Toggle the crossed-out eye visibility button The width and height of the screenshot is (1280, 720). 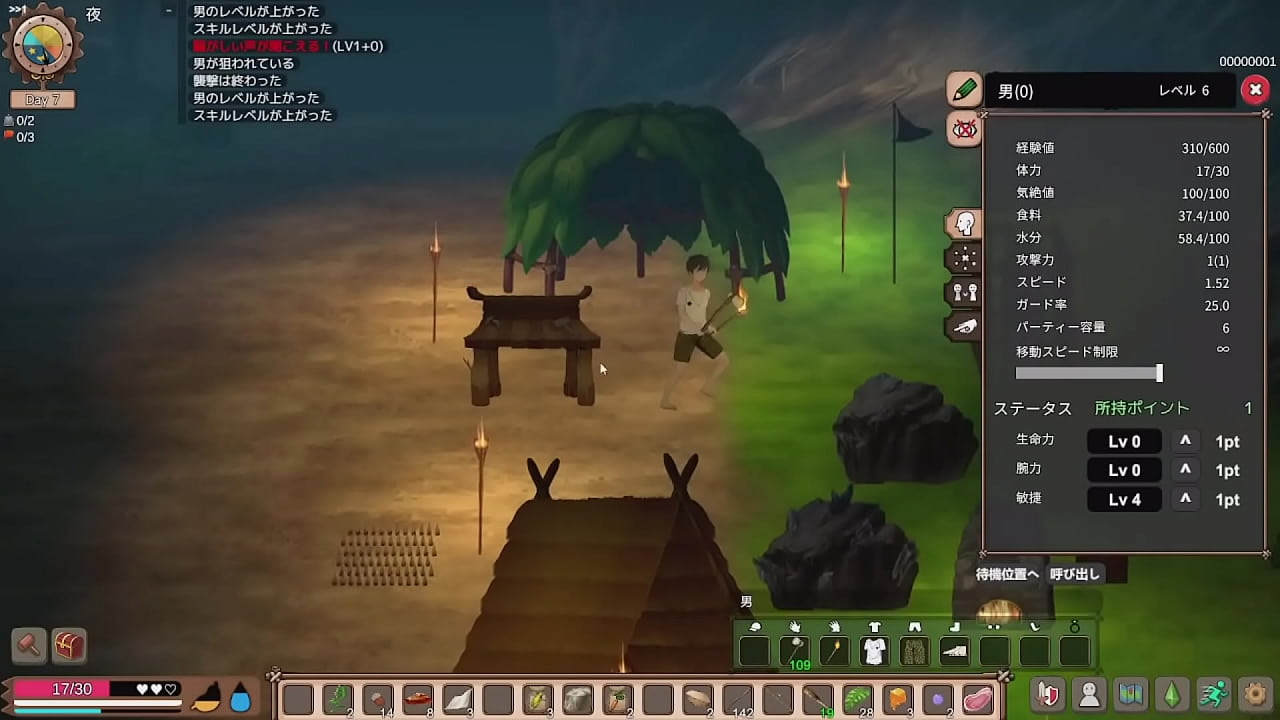964,129
